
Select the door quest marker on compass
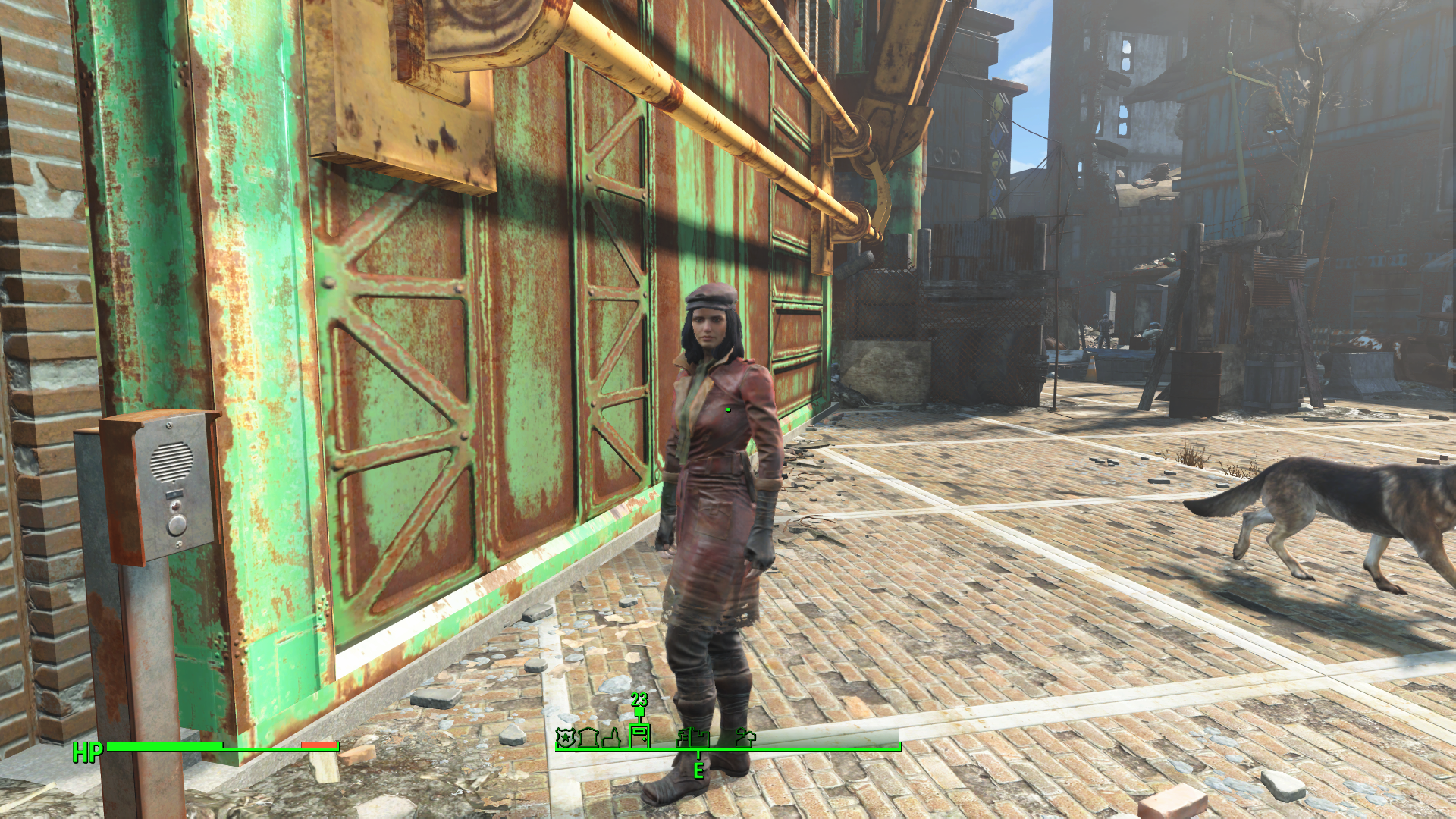click(640, 735)
